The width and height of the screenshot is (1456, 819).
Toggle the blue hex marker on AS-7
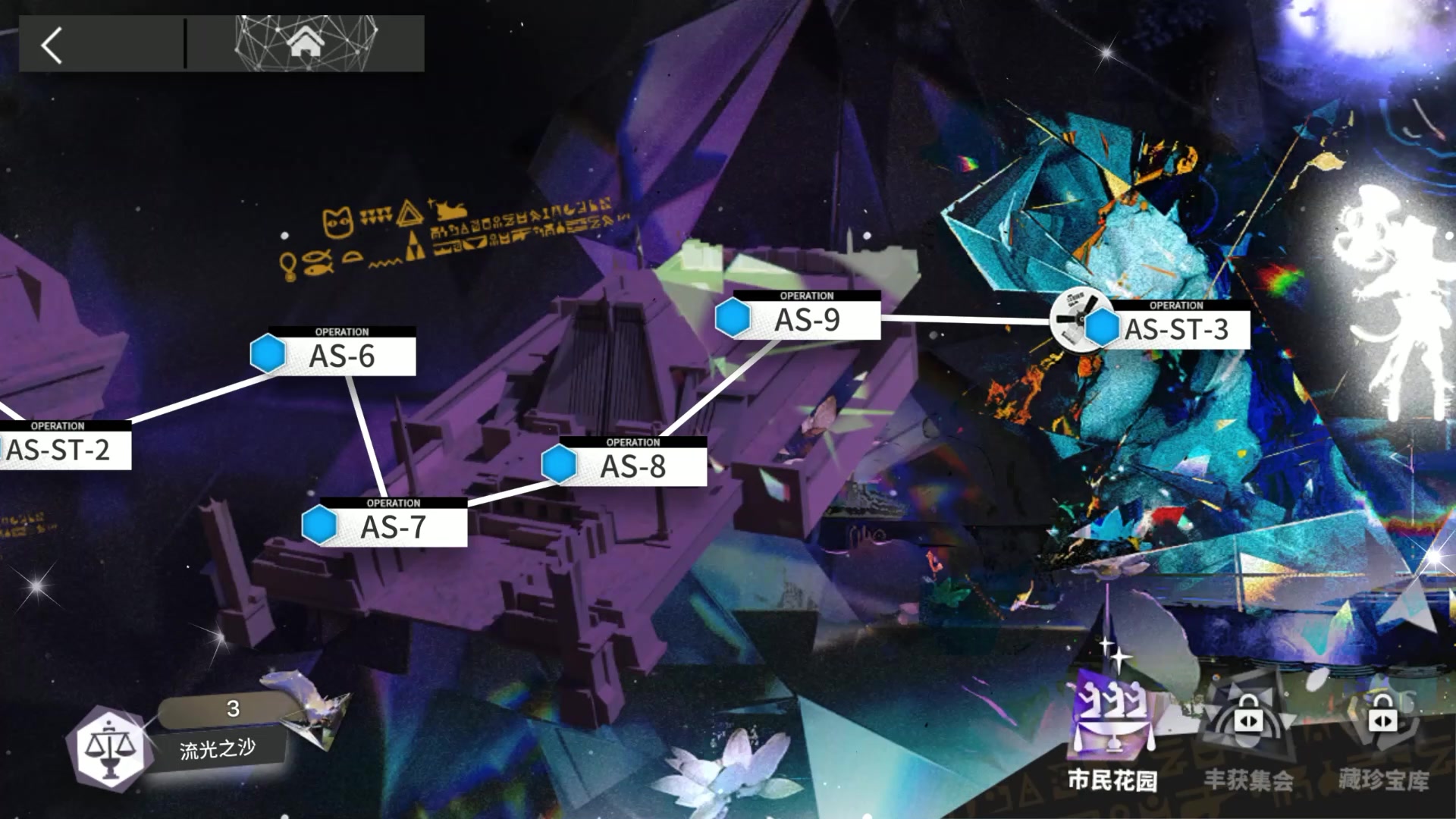click(x=320, y=525)
